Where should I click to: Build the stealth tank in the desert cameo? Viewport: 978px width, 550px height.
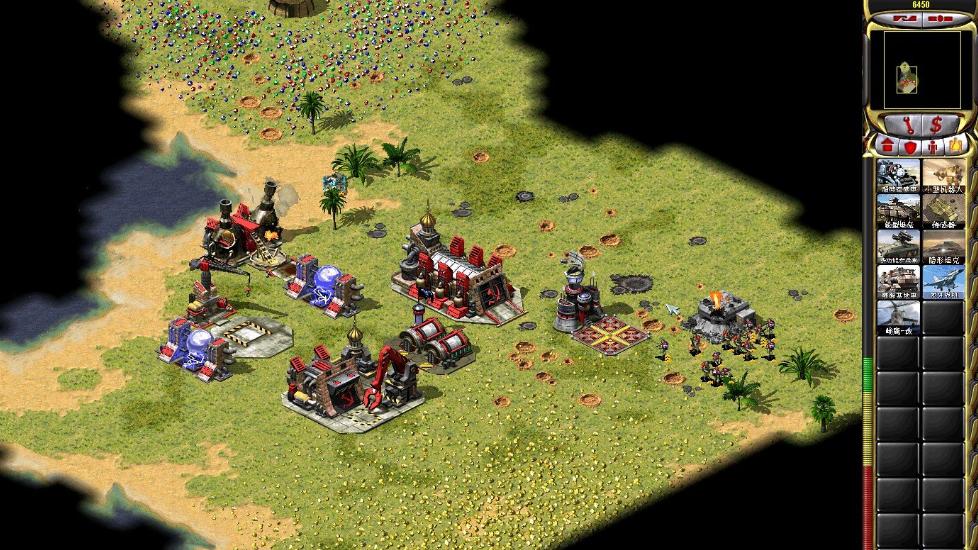[943, 246]
